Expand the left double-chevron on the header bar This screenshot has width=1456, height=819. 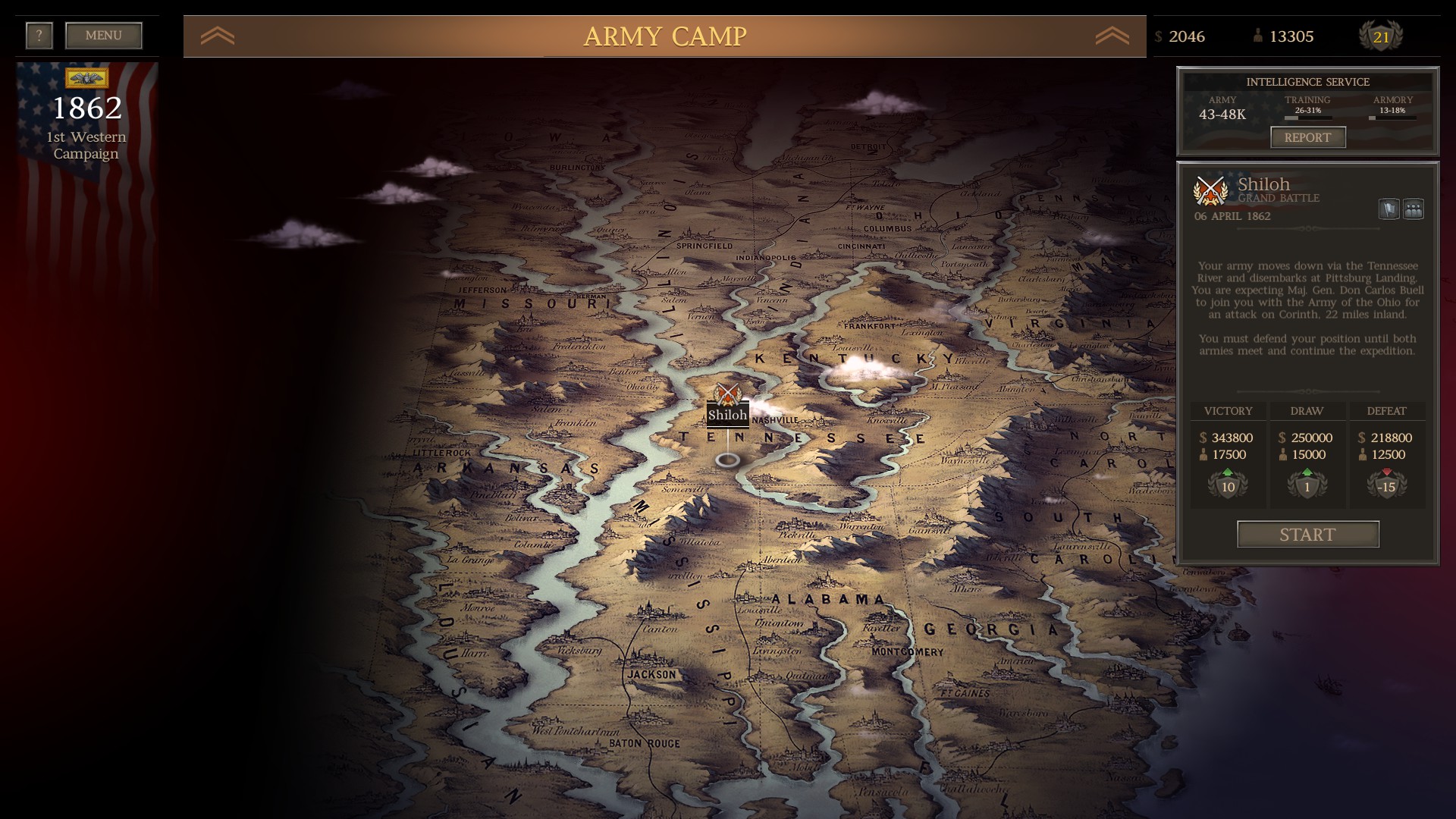click(x=218, y=34)
